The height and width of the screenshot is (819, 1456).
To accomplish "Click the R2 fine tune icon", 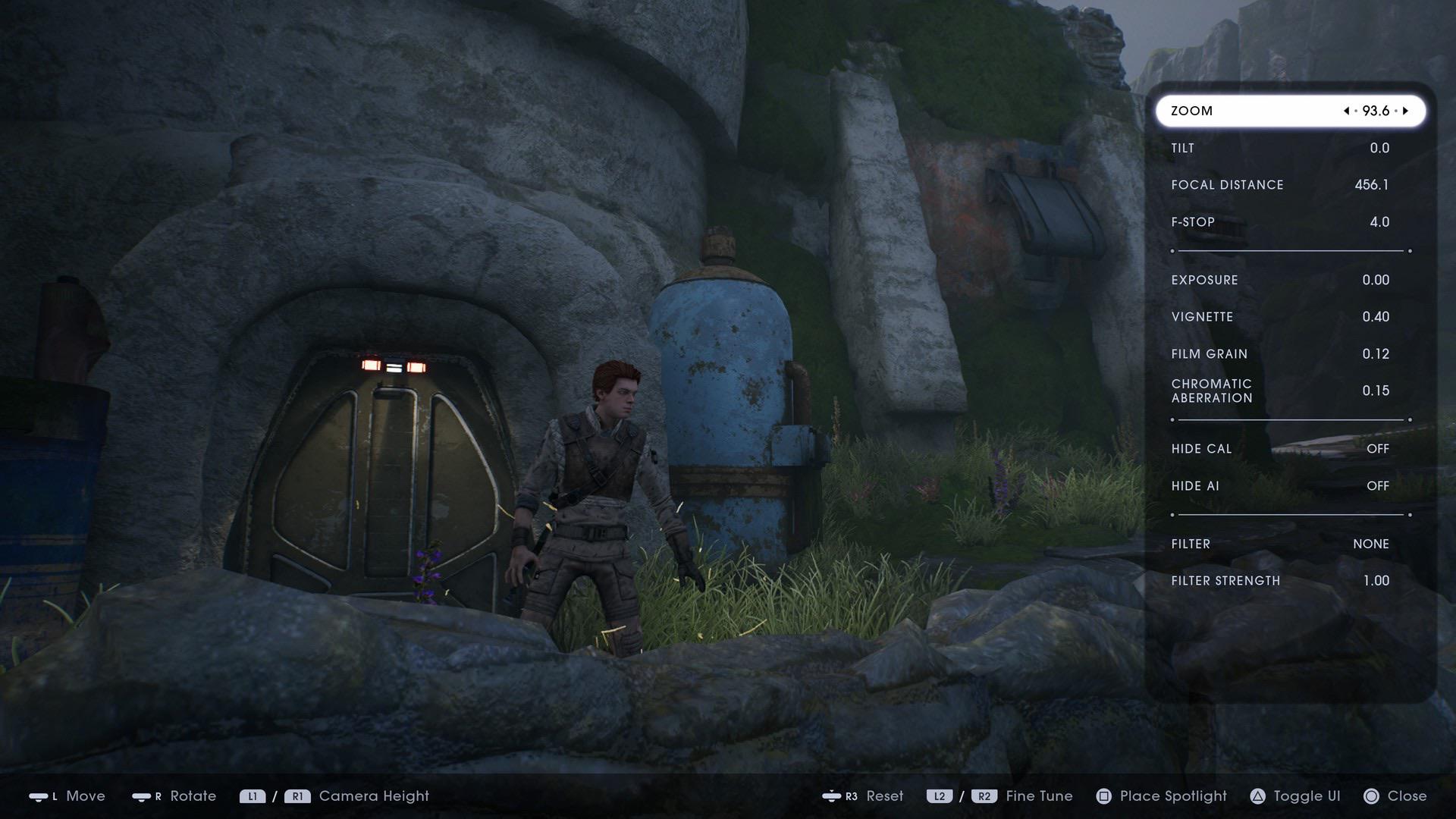I will pyautogui.click(x=986, y=796).
